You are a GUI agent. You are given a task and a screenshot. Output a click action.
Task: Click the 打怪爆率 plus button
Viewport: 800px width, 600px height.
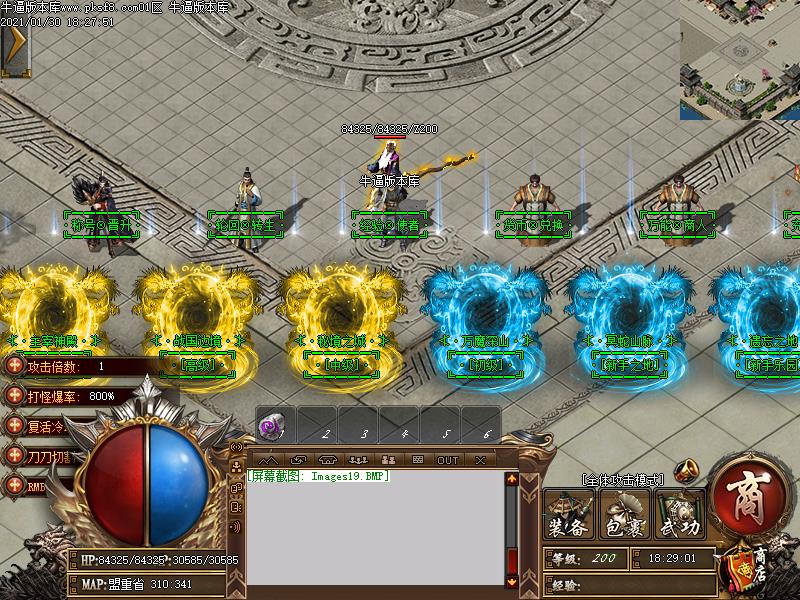(x=14, y=396)
